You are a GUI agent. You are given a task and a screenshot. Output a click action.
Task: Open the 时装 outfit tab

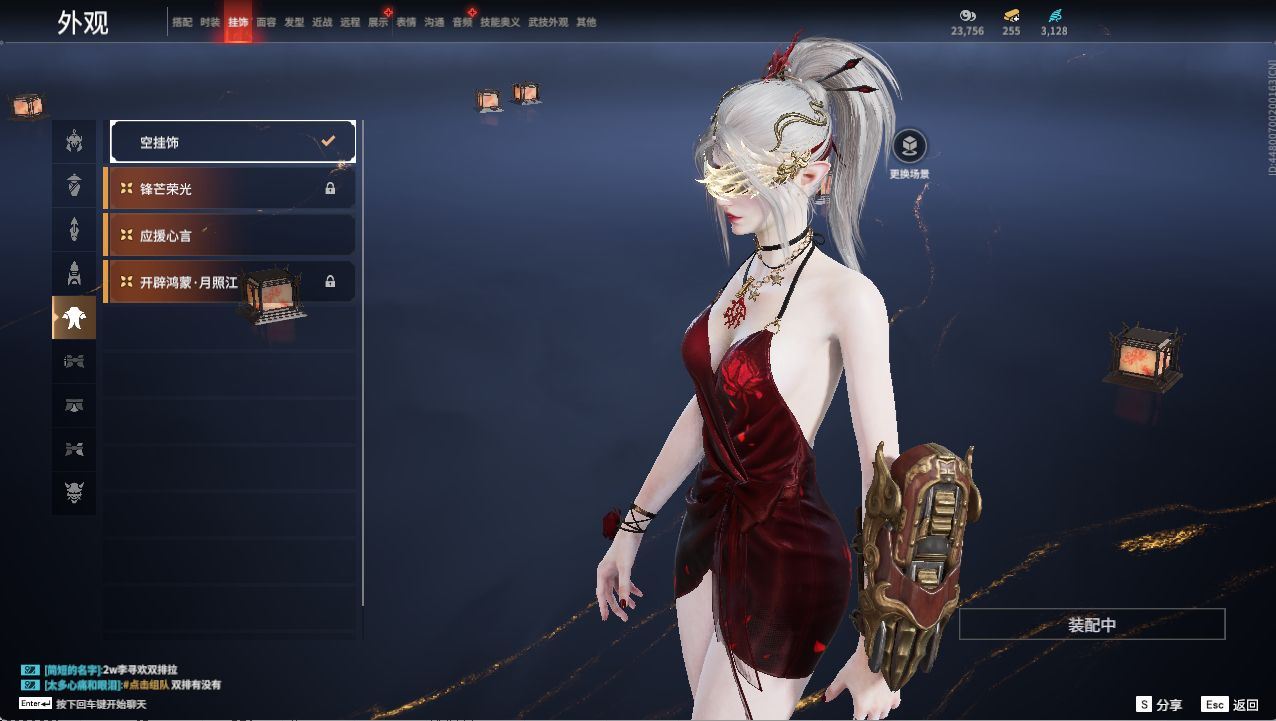pyautogui.click(x=210, y=22)
